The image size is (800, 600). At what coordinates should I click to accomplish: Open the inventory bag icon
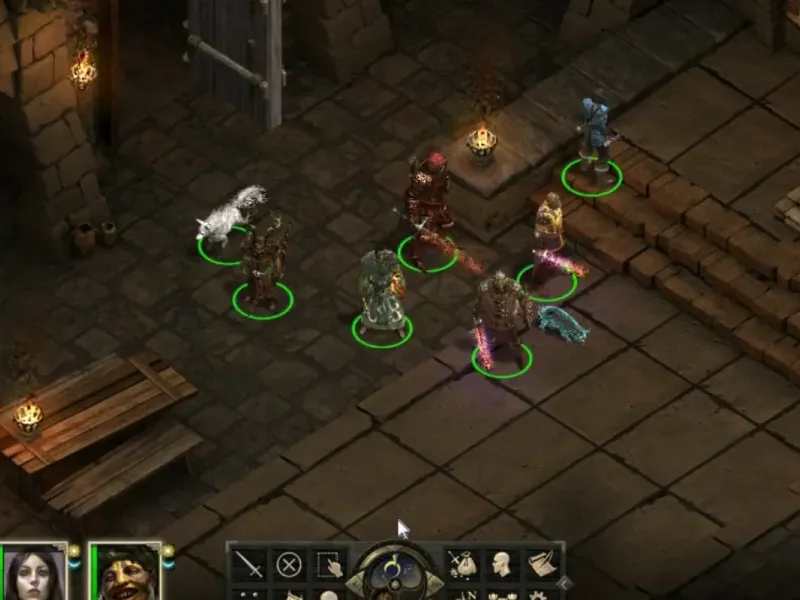click(x=462, y=564)
